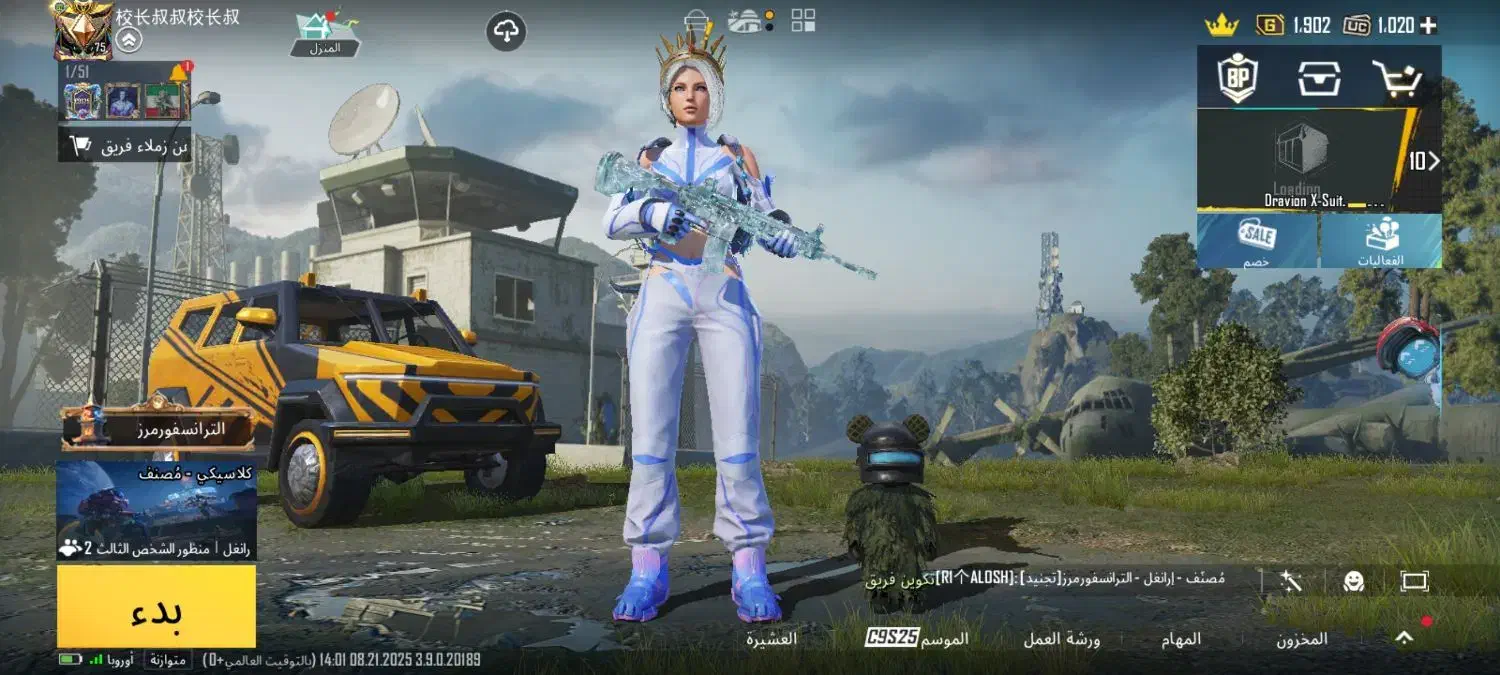
Task: Open the emote smiley face icon
Action: (1354, 581)
